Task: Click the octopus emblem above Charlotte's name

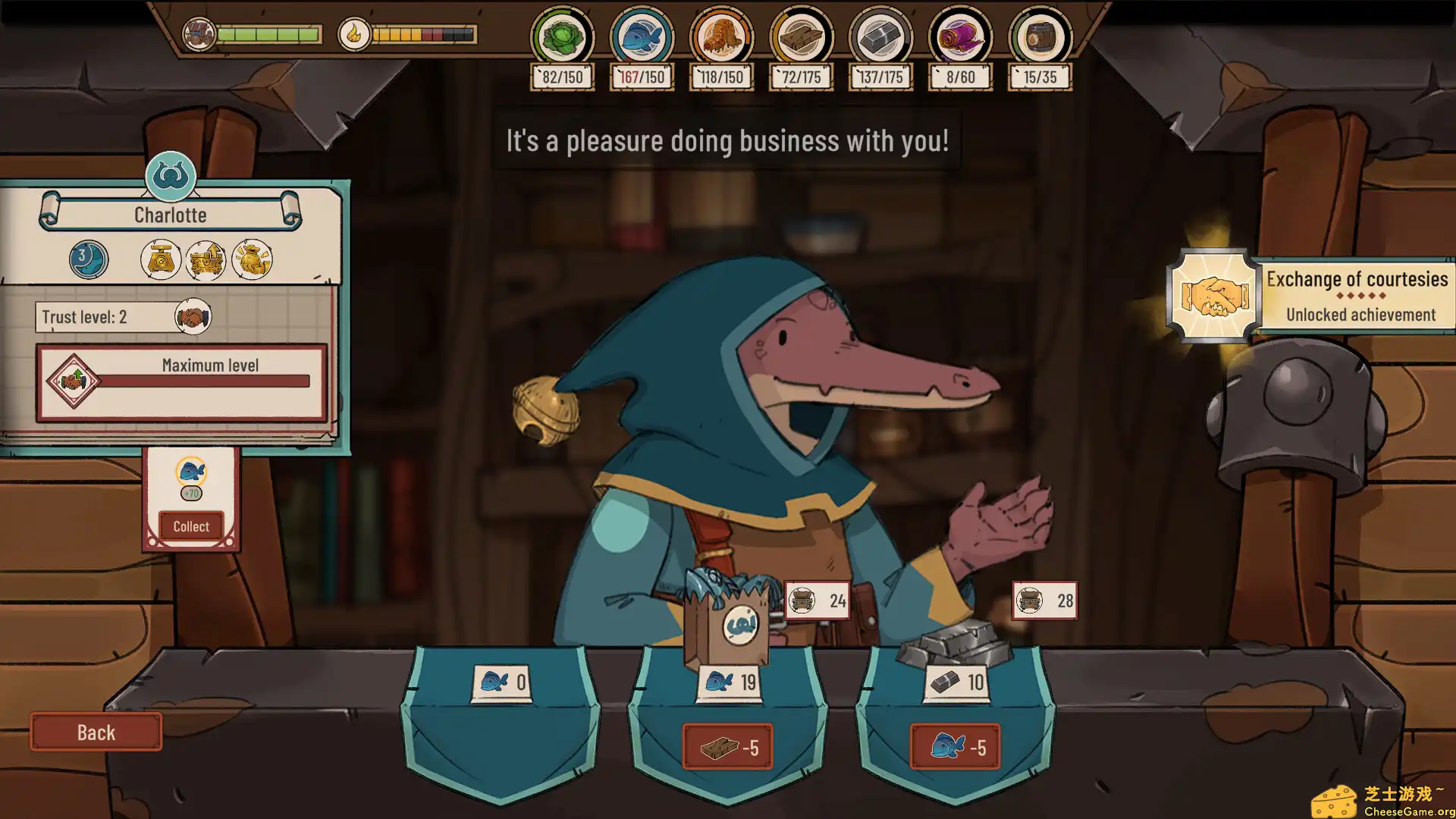Action: [x=171, y=176]
